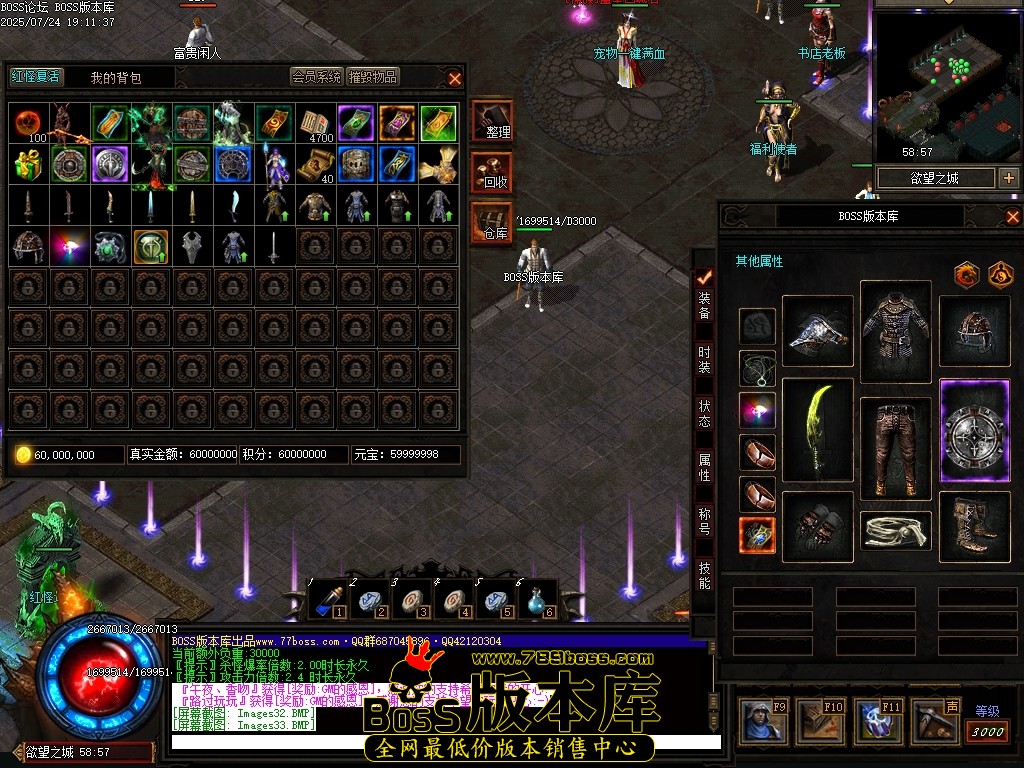Click the 红怪复活 button
Screen dimensions: 1024x768
pyautogui.click(x=35, y=76)
